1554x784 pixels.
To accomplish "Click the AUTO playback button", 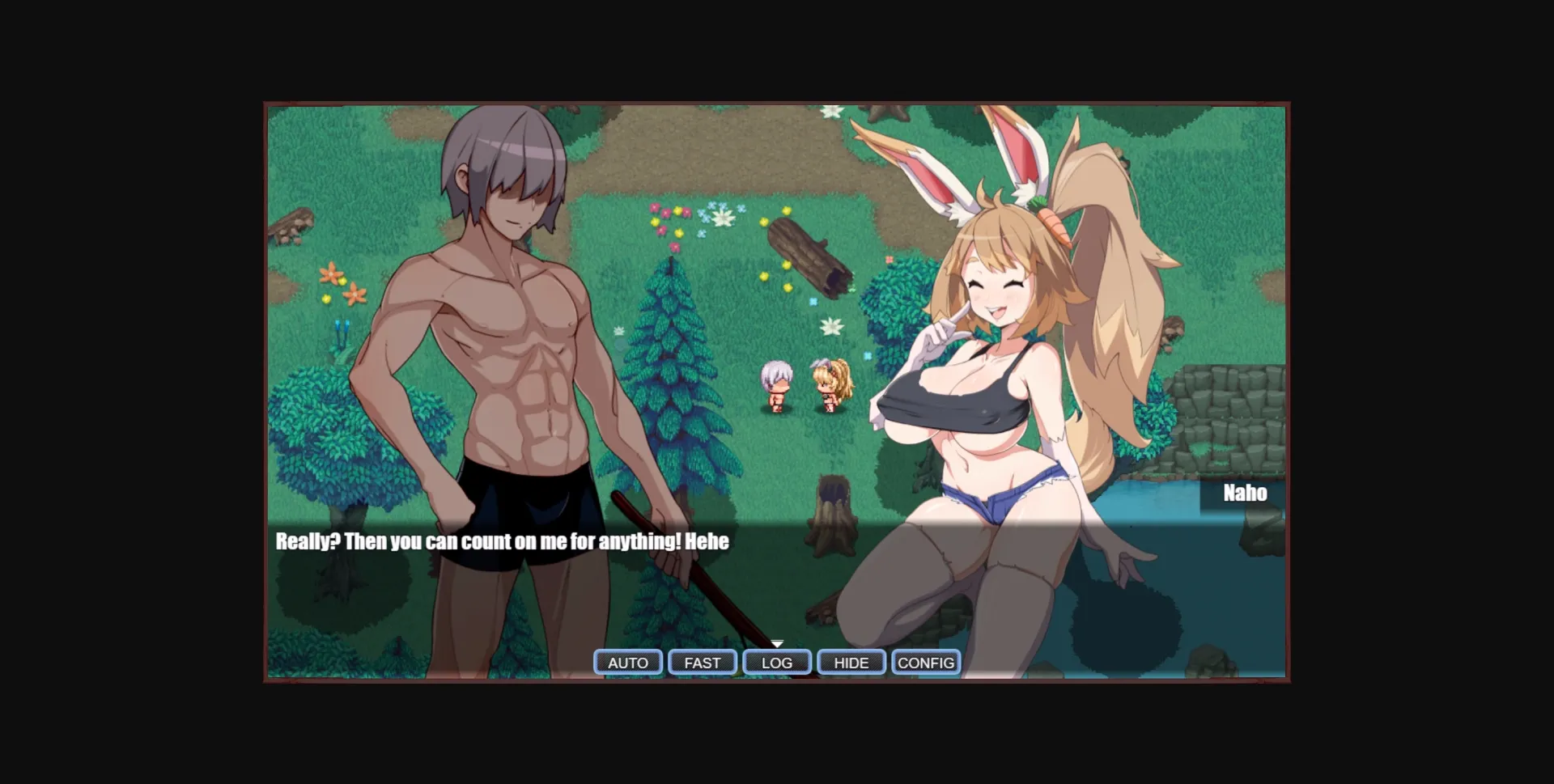I will click(628, 662).
